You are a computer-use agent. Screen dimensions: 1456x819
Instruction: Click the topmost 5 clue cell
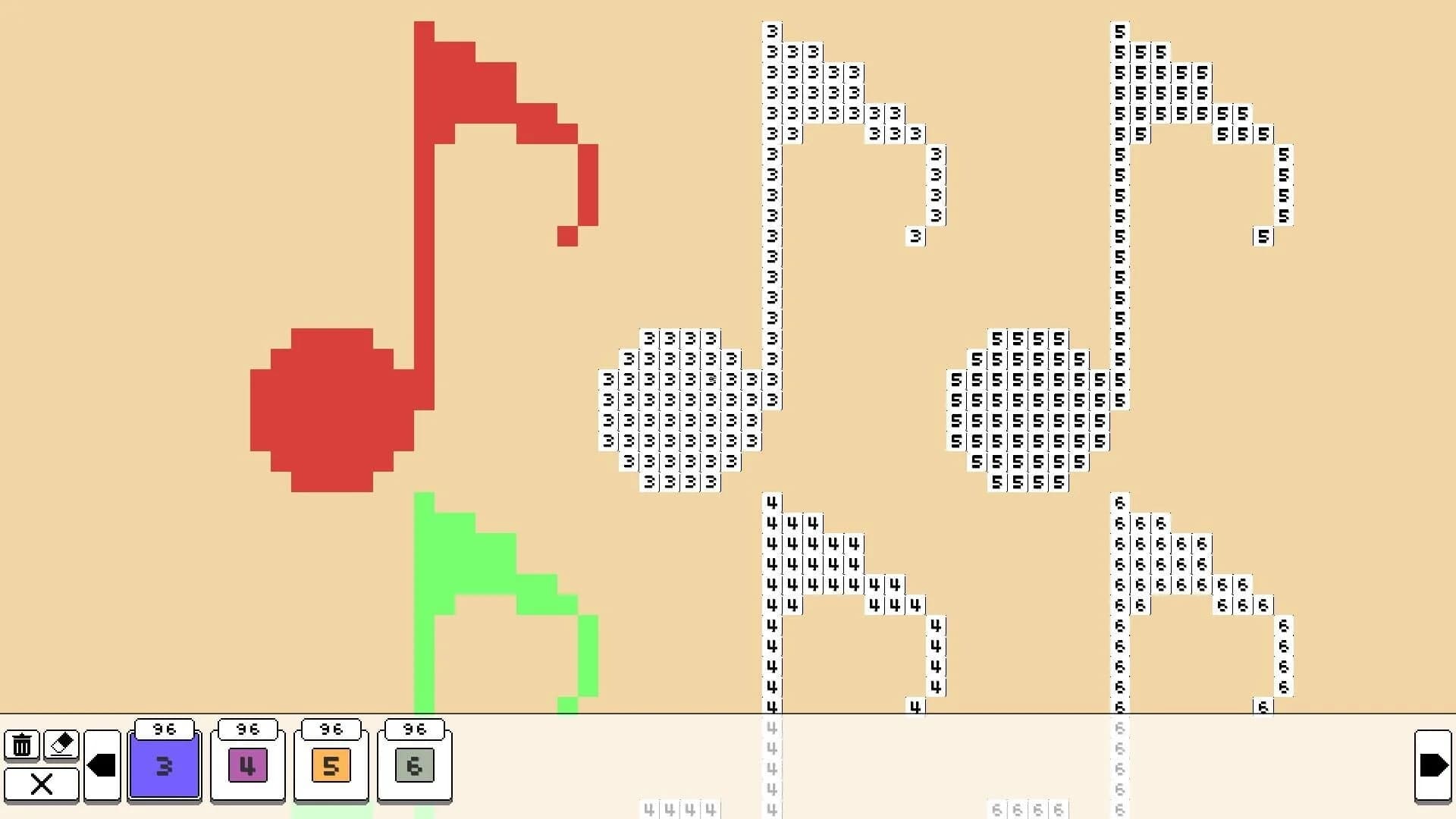(x=1119, y=31)
